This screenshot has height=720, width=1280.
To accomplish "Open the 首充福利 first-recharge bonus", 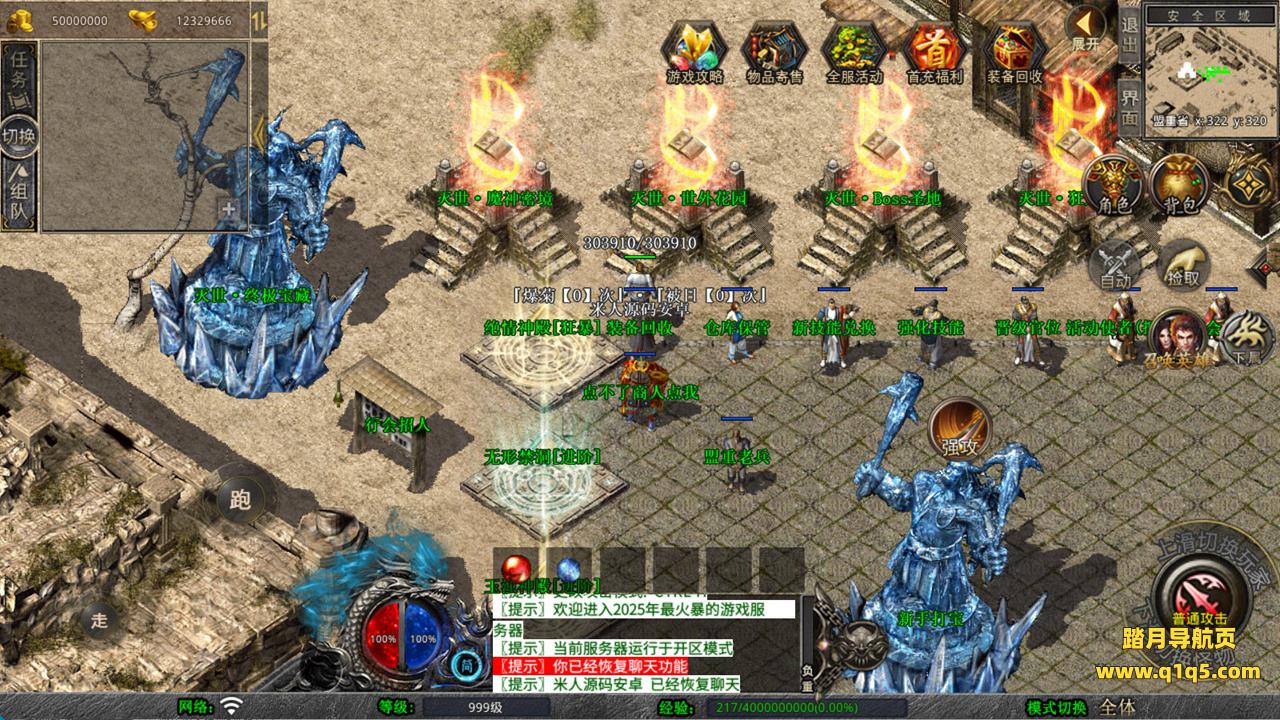I will point(933,51).
